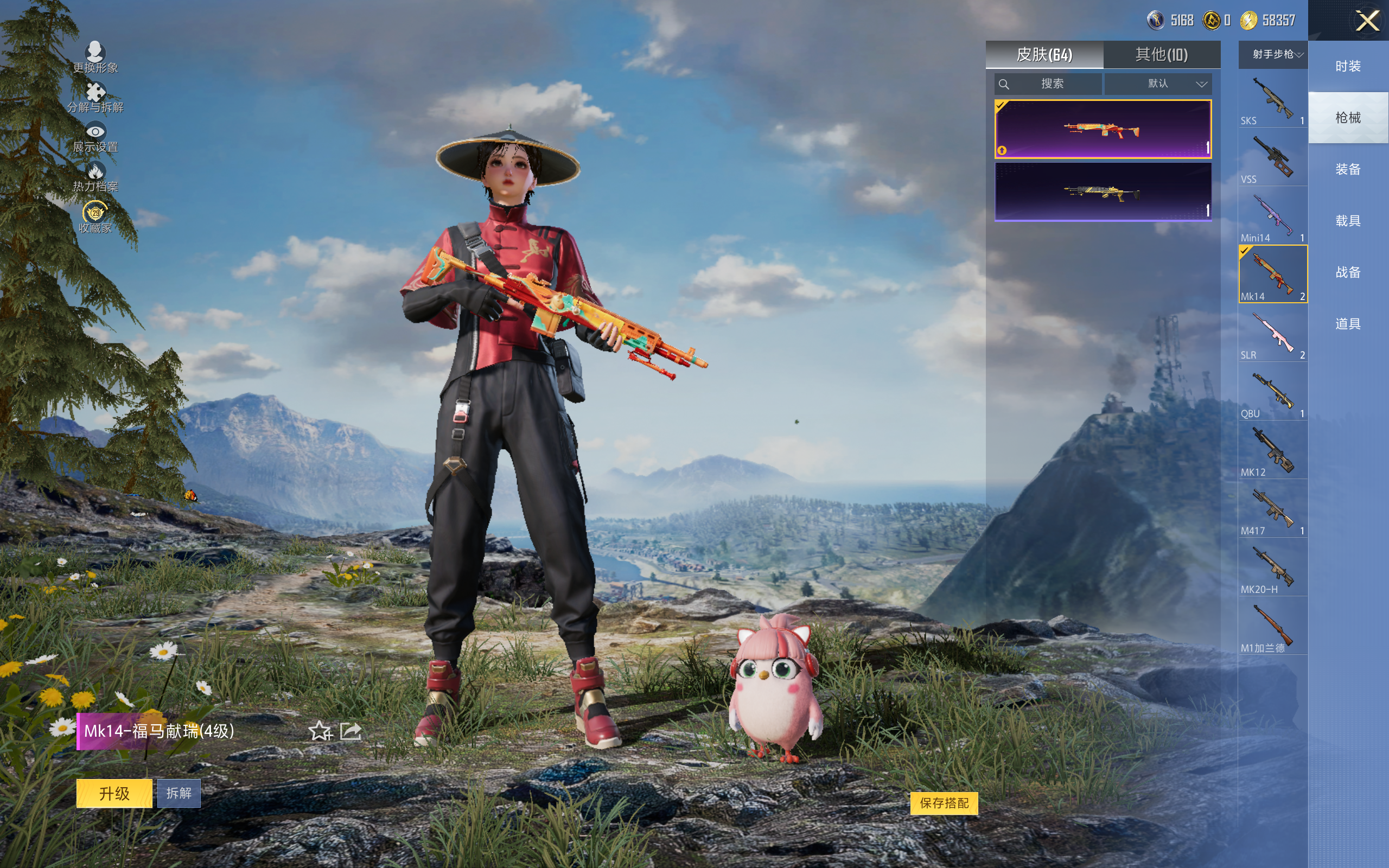1389x868 pixels.
Task: Go to the 载具 vehicles category
Action: pyautogui.click(x=1348, y=221)
